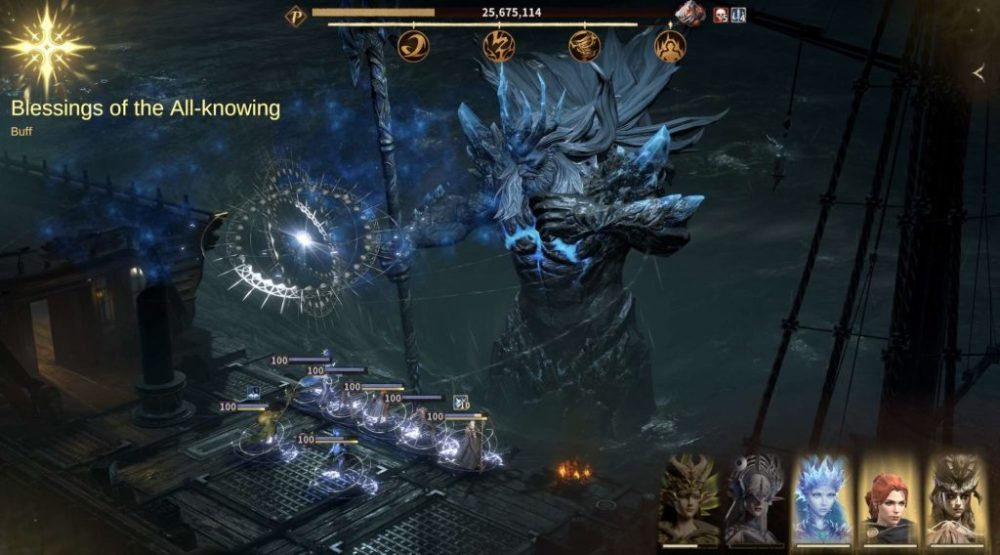Click the glowing figure boss skill icon
Viewport: 1000px width, 555px height.
[670, 45]
